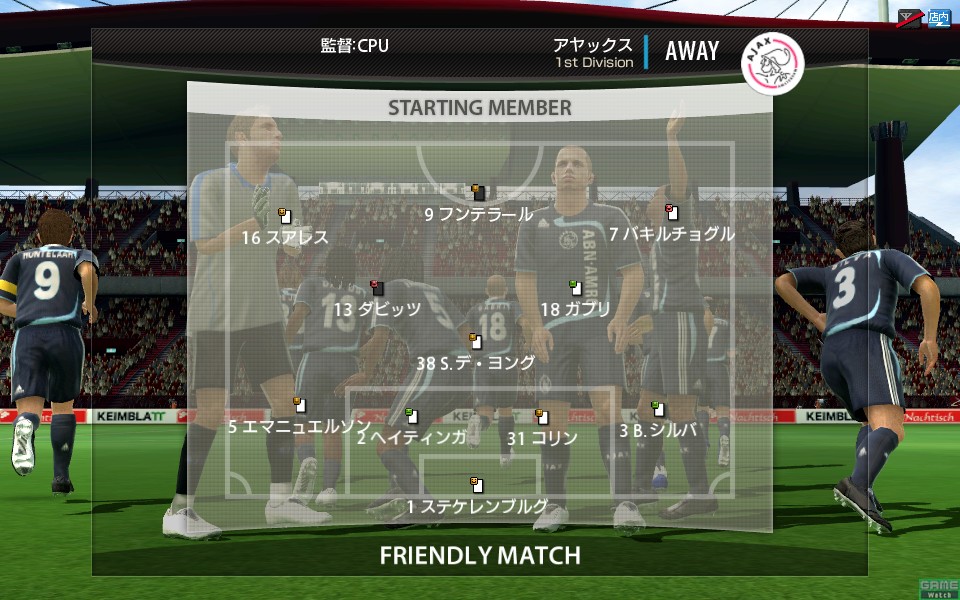Click the blue 店内 network icon
The width and height of the screenshot is (960, 600).
click(937, 17)
